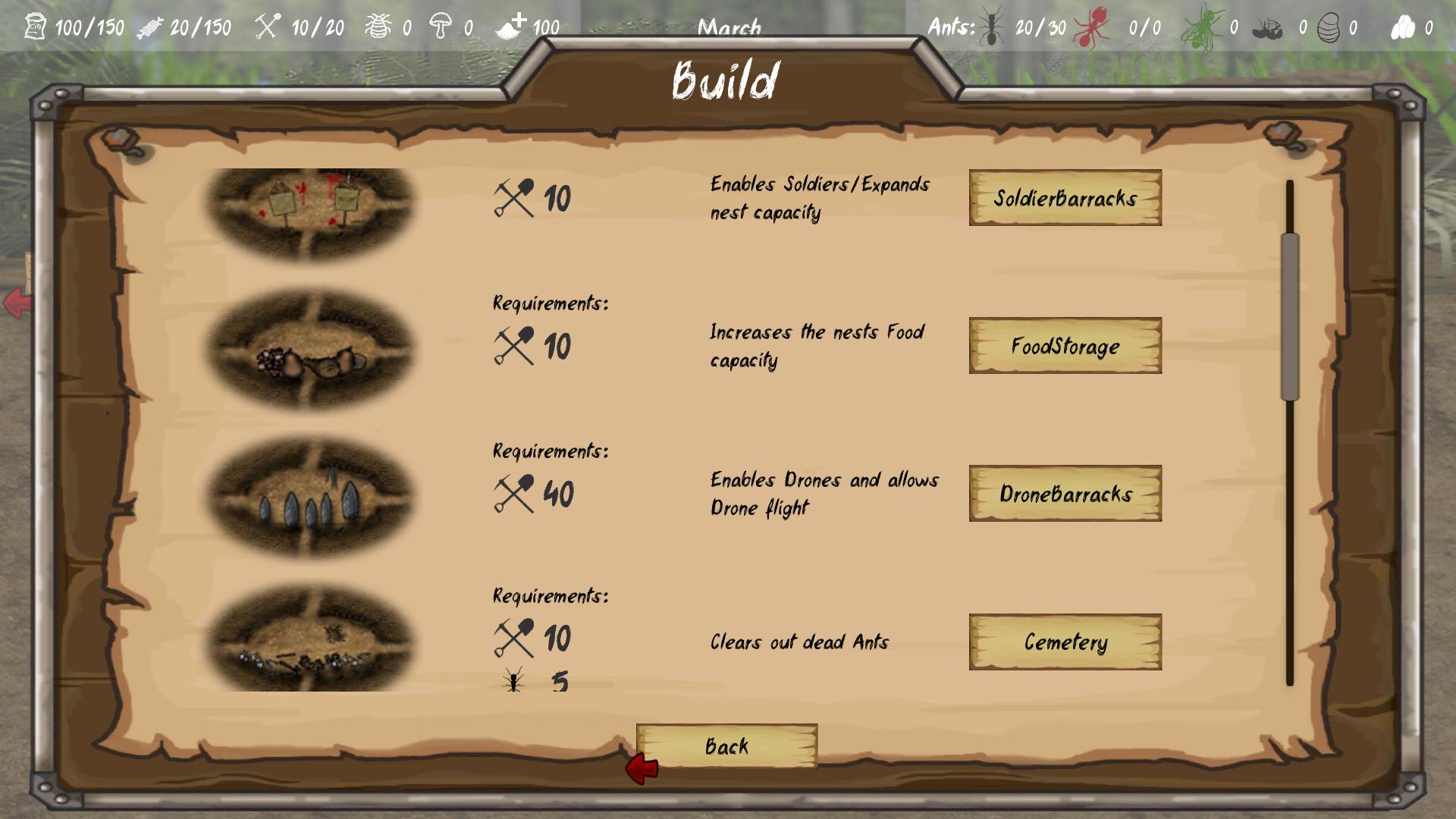The width and height of the screenshot is (1456, 819).
Task: Click the build list scrollbar handle
Action: pyautogui.click(x=1290, y=317)
